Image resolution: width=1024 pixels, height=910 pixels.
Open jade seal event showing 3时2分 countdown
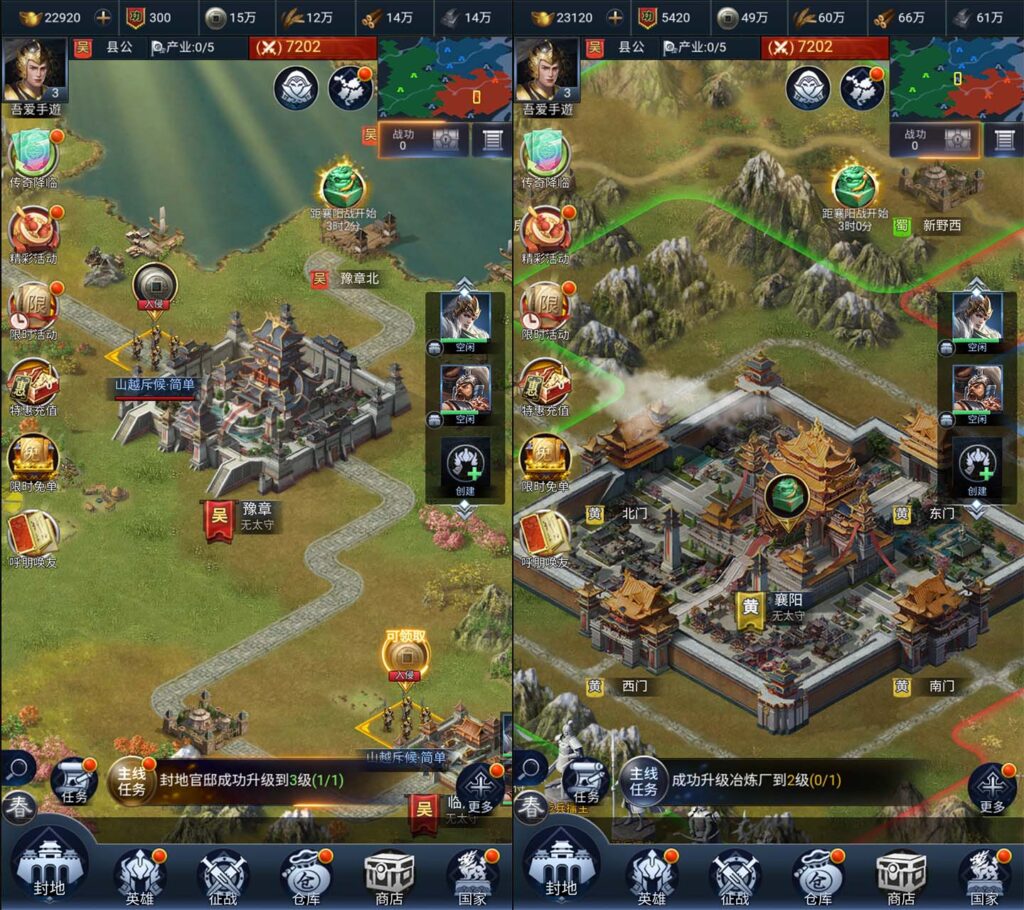pyautogui.click(x=342, y=187)
